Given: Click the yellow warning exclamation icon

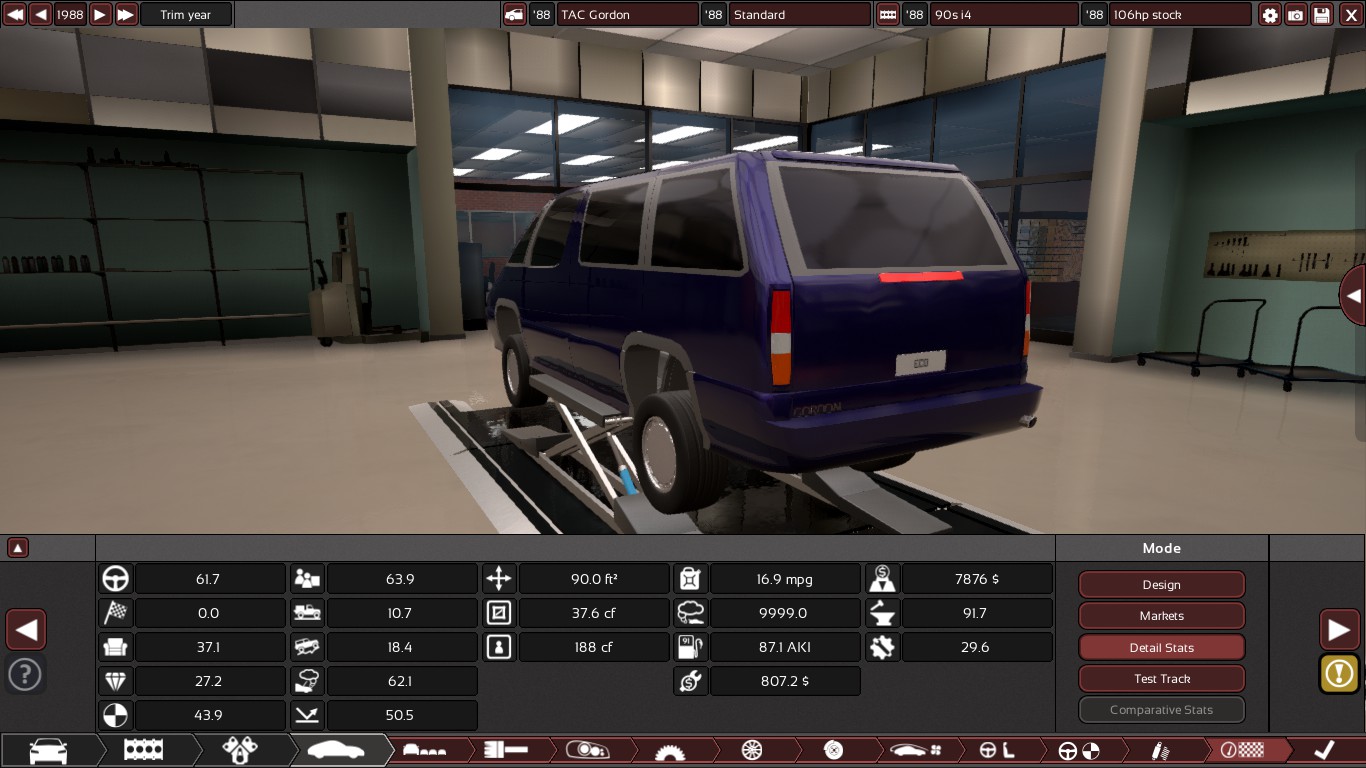Looking at the screenshot, I should pyautogui.click(x=1339, y=674).
